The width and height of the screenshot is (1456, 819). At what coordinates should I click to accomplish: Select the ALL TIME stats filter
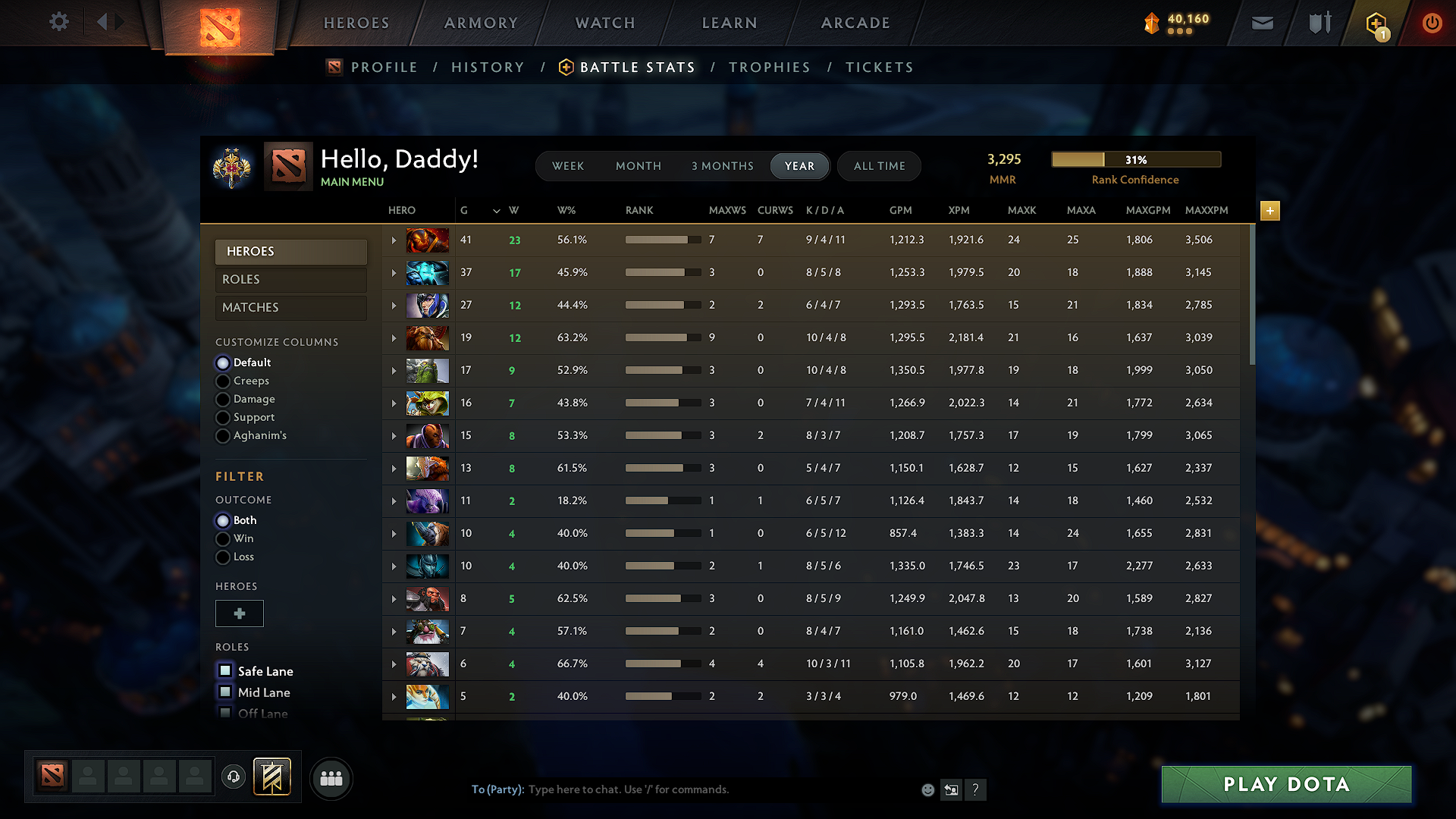[x=879, y=165]
